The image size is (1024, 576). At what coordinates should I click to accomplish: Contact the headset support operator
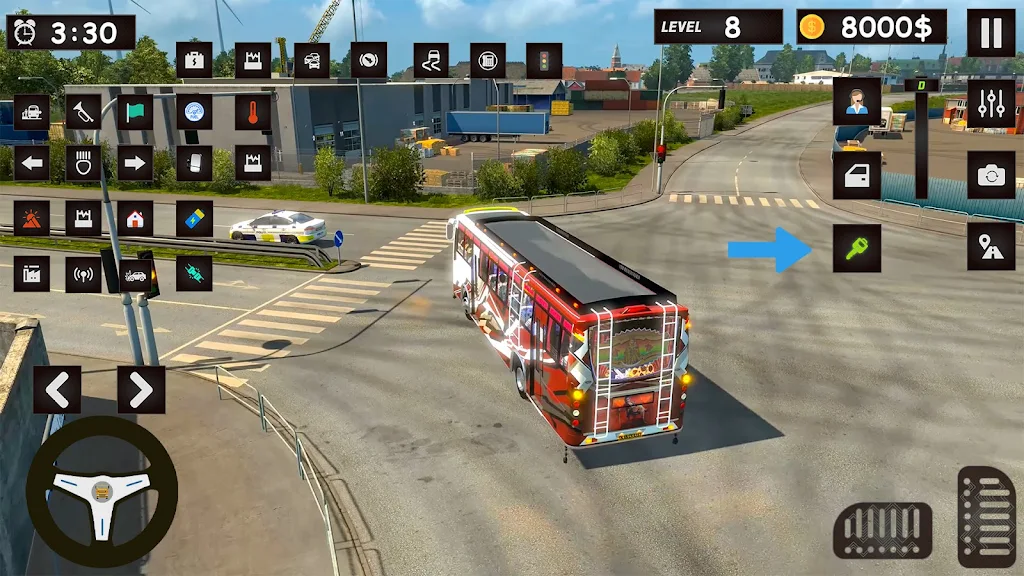857,102
